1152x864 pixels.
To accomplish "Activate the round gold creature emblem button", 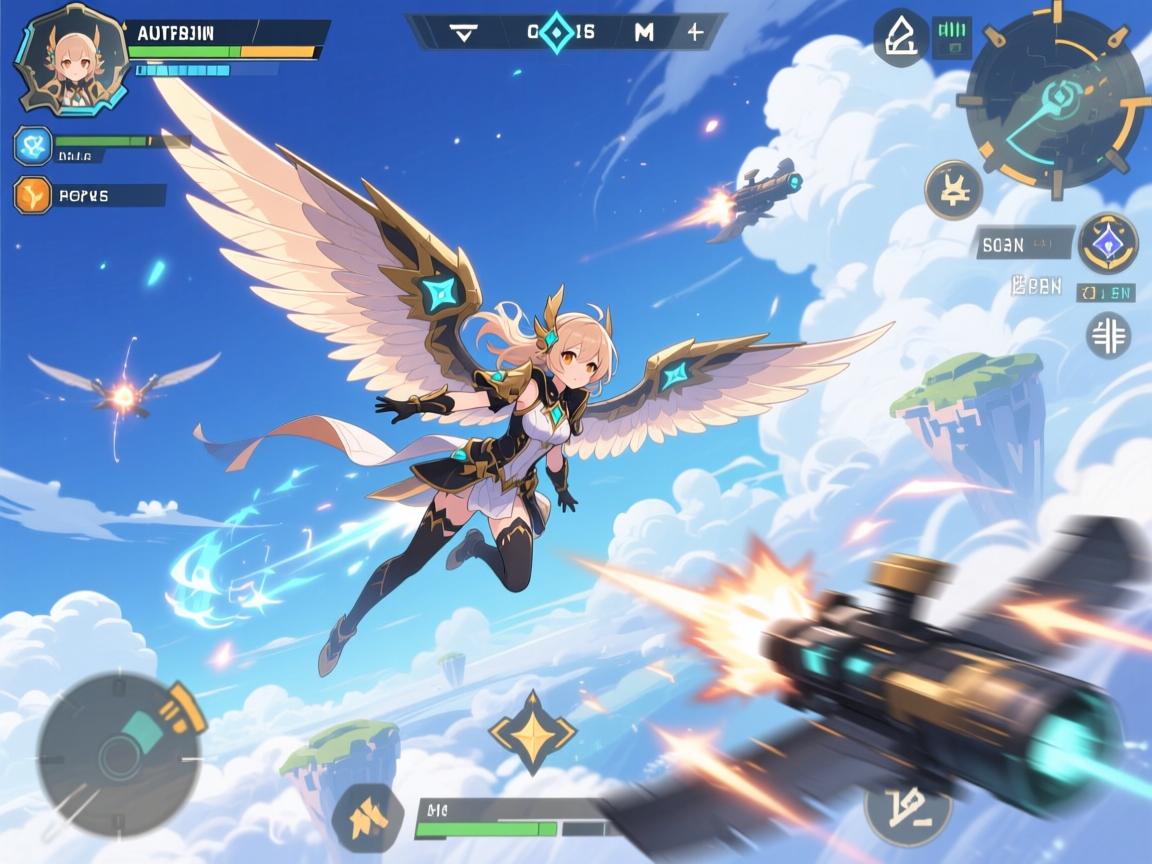I will [x=953, y=190].
